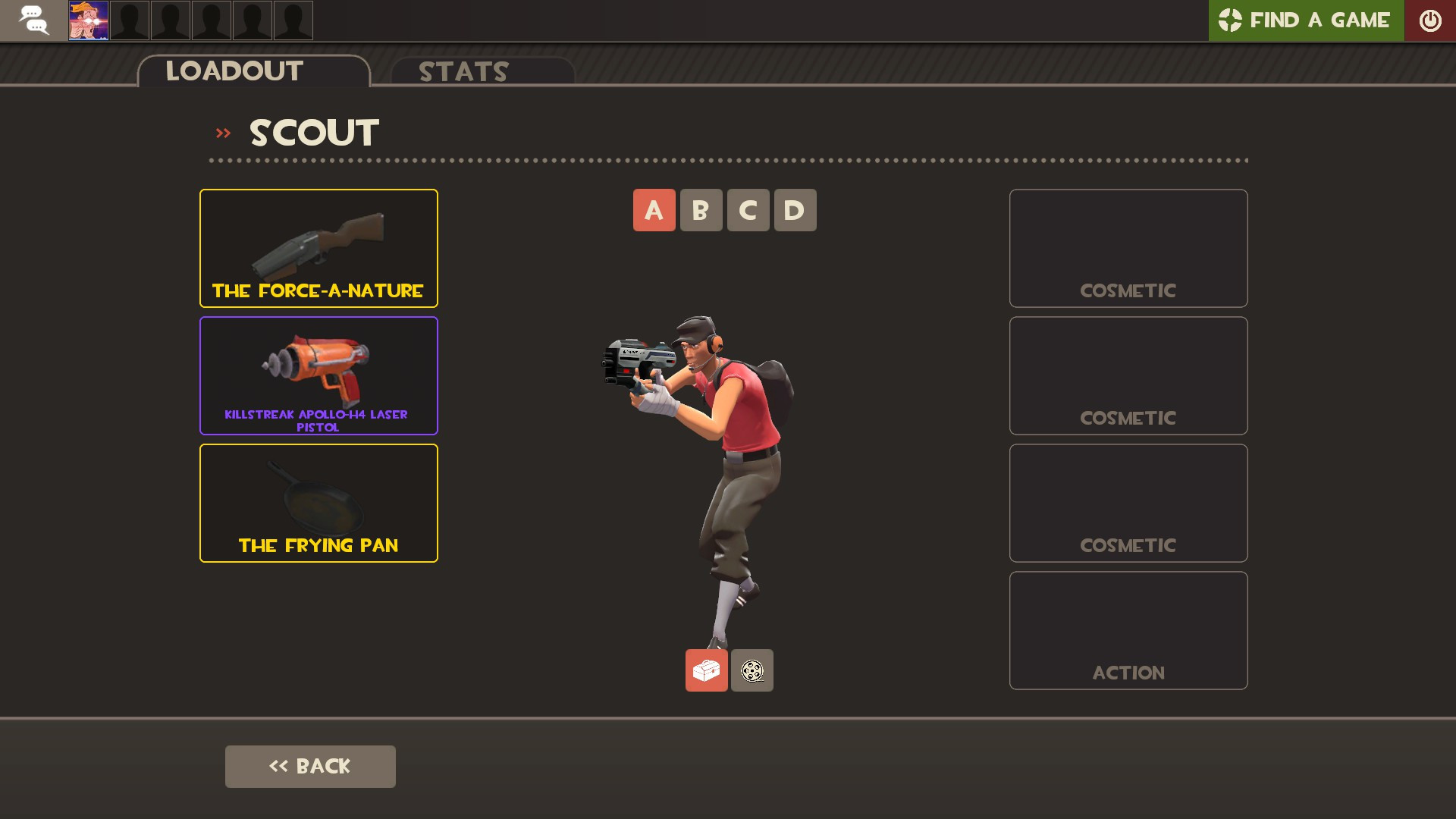
Task: Switch to the STATS tab
Action: pos(462,72)
